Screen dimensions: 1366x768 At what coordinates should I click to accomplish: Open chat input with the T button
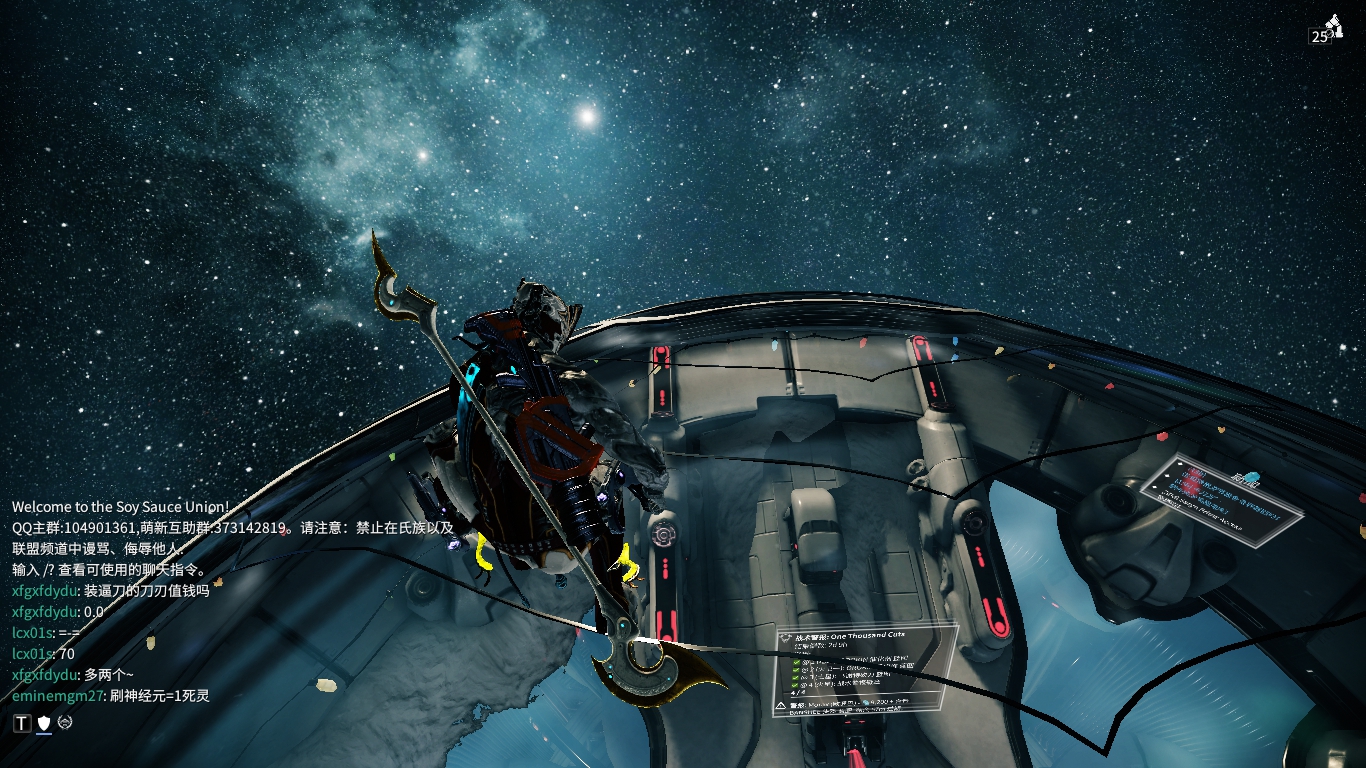tap(22, 723)
